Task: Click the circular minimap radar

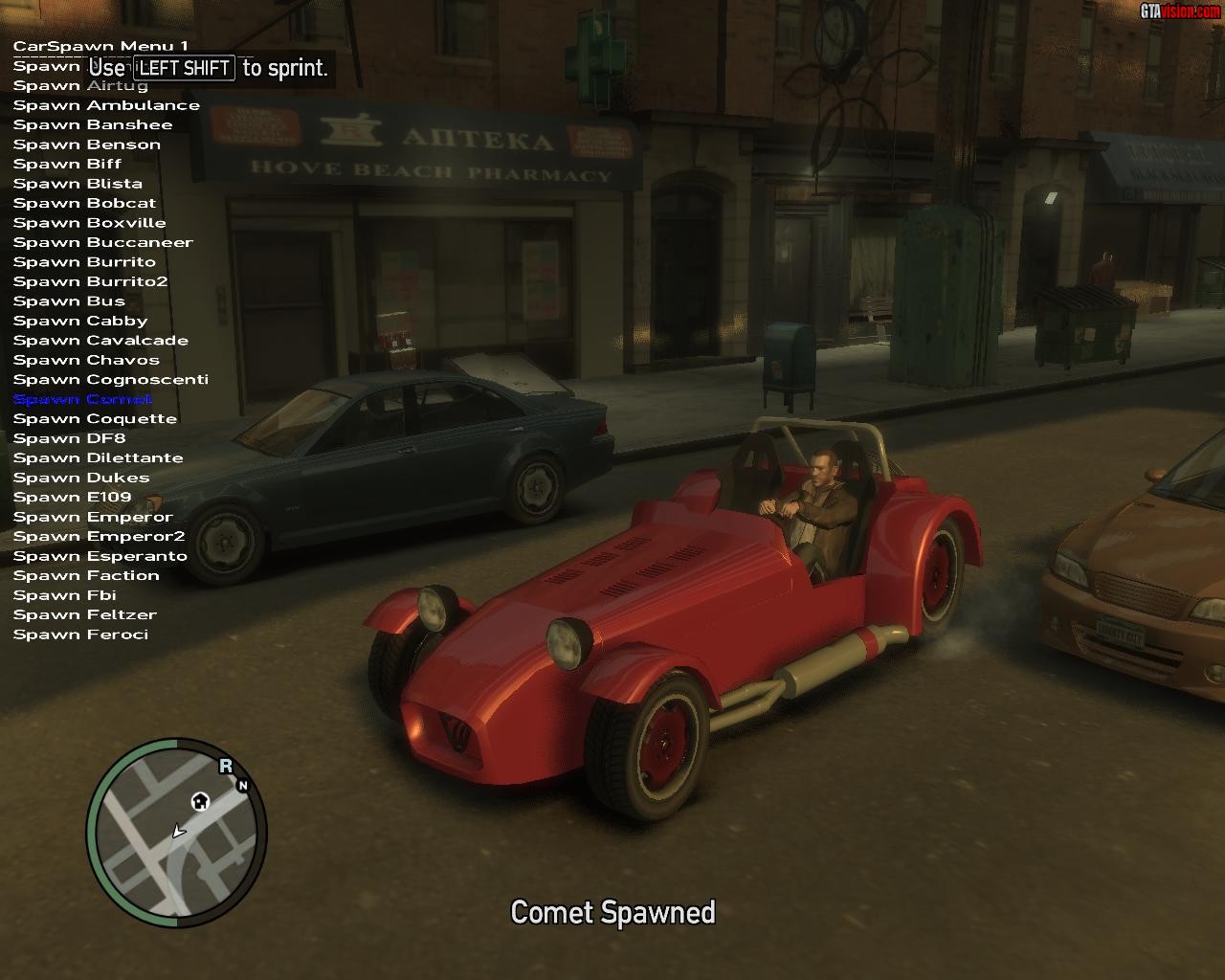Action: (176, 832)
